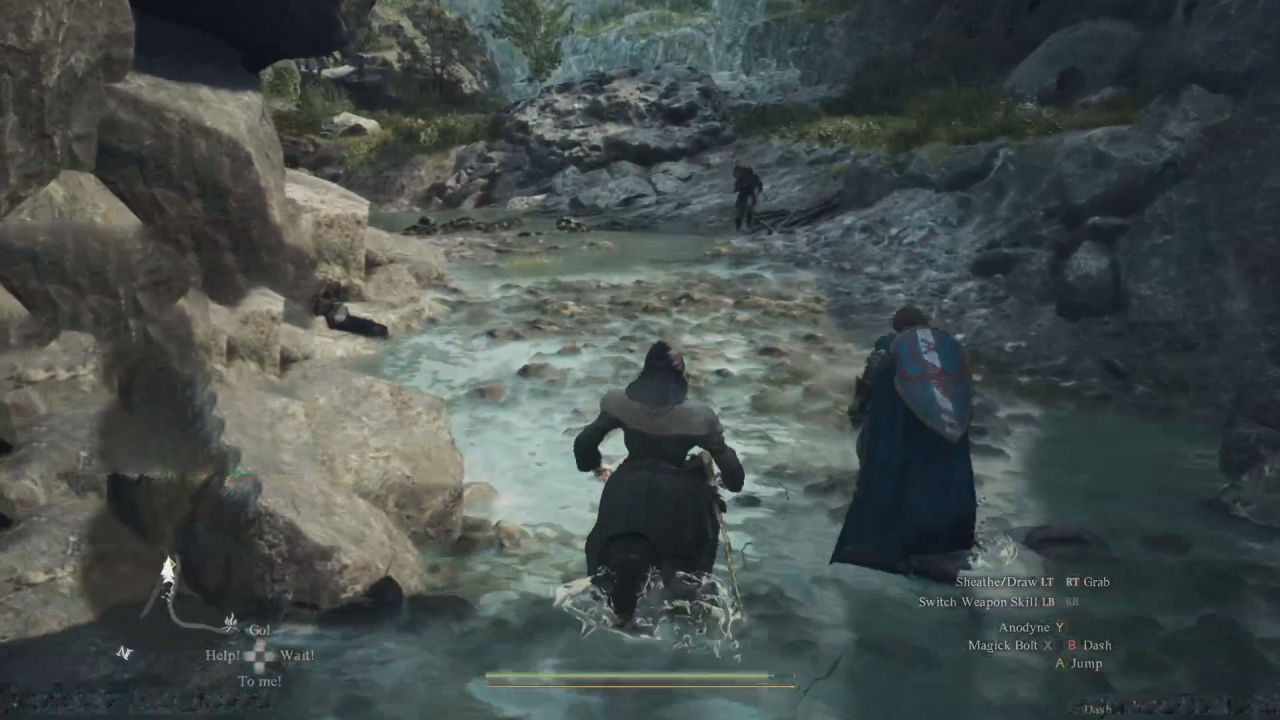Select Wait! from the pawn command menu
The height and width of the screenshot is (720, 1280).
298,655
